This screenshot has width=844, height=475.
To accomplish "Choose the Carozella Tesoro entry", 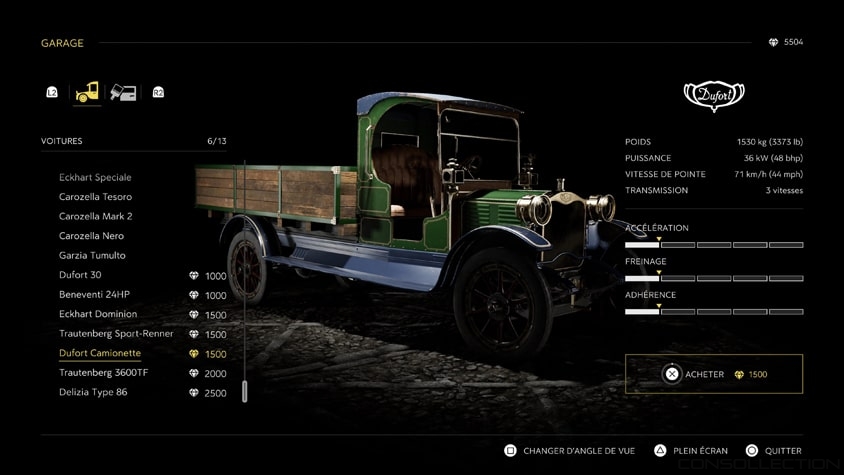I will tap(95, 197).
